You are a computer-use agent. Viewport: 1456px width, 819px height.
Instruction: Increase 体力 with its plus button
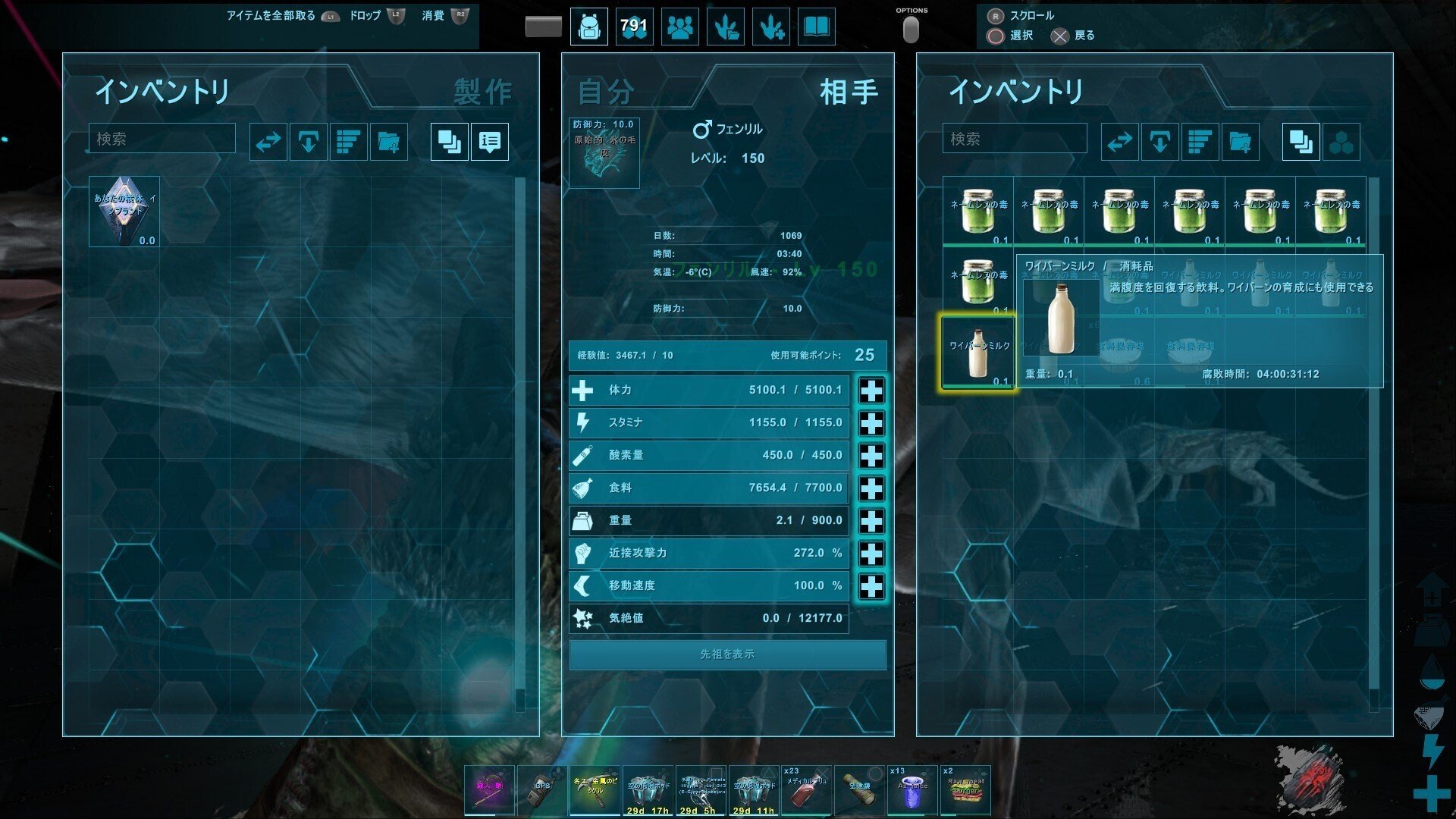coord(871,390)
